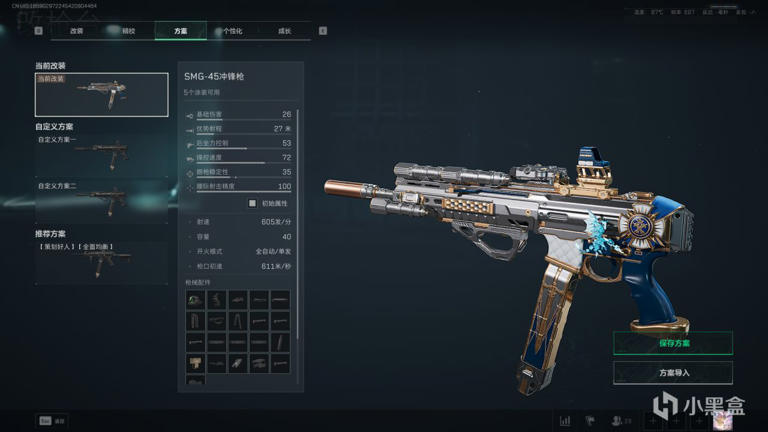Show the 成长 tab
This screenshot has height=432, width=768.
click(x=285, y=31)
